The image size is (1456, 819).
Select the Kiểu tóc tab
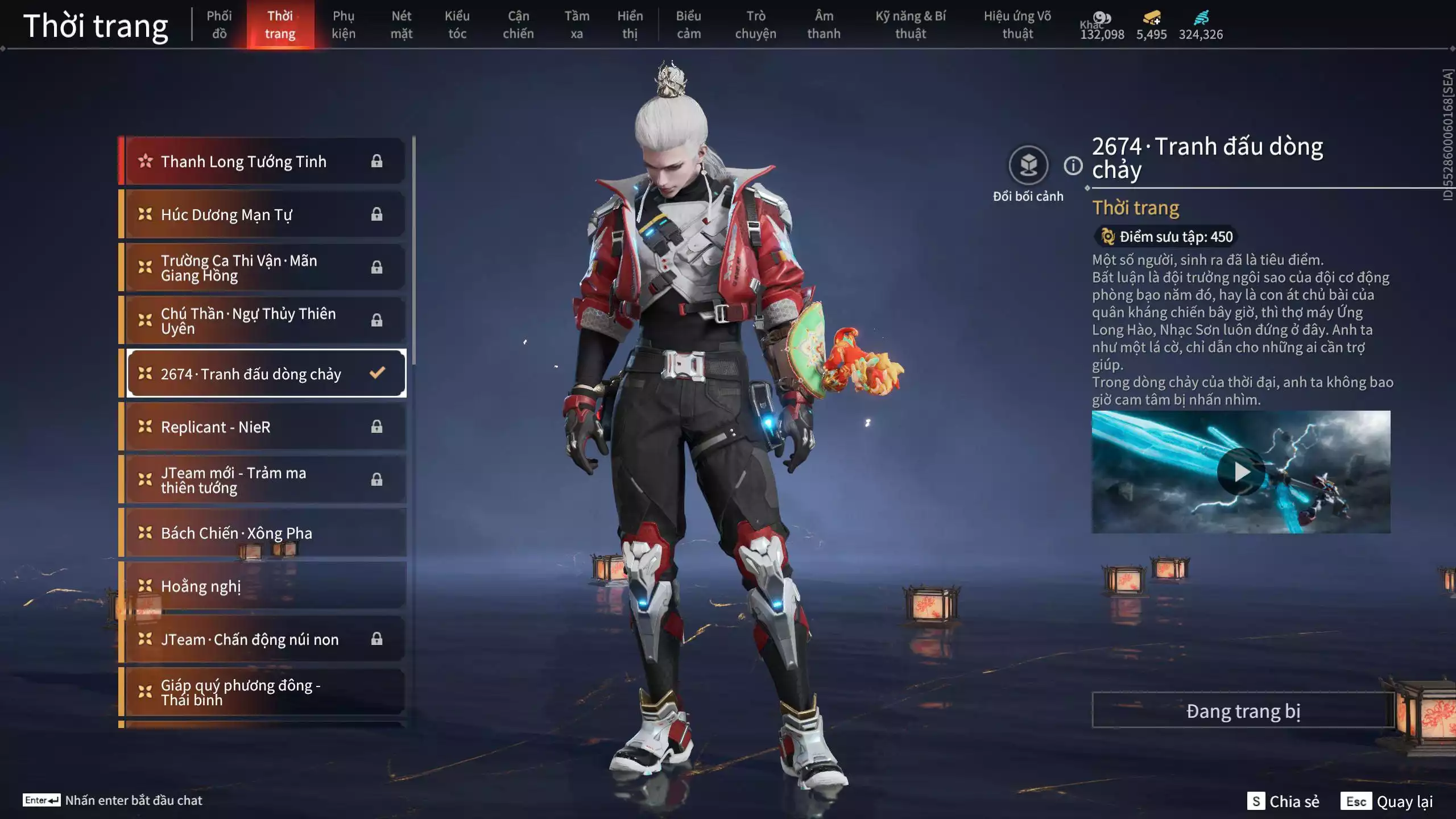pos(457,24)
